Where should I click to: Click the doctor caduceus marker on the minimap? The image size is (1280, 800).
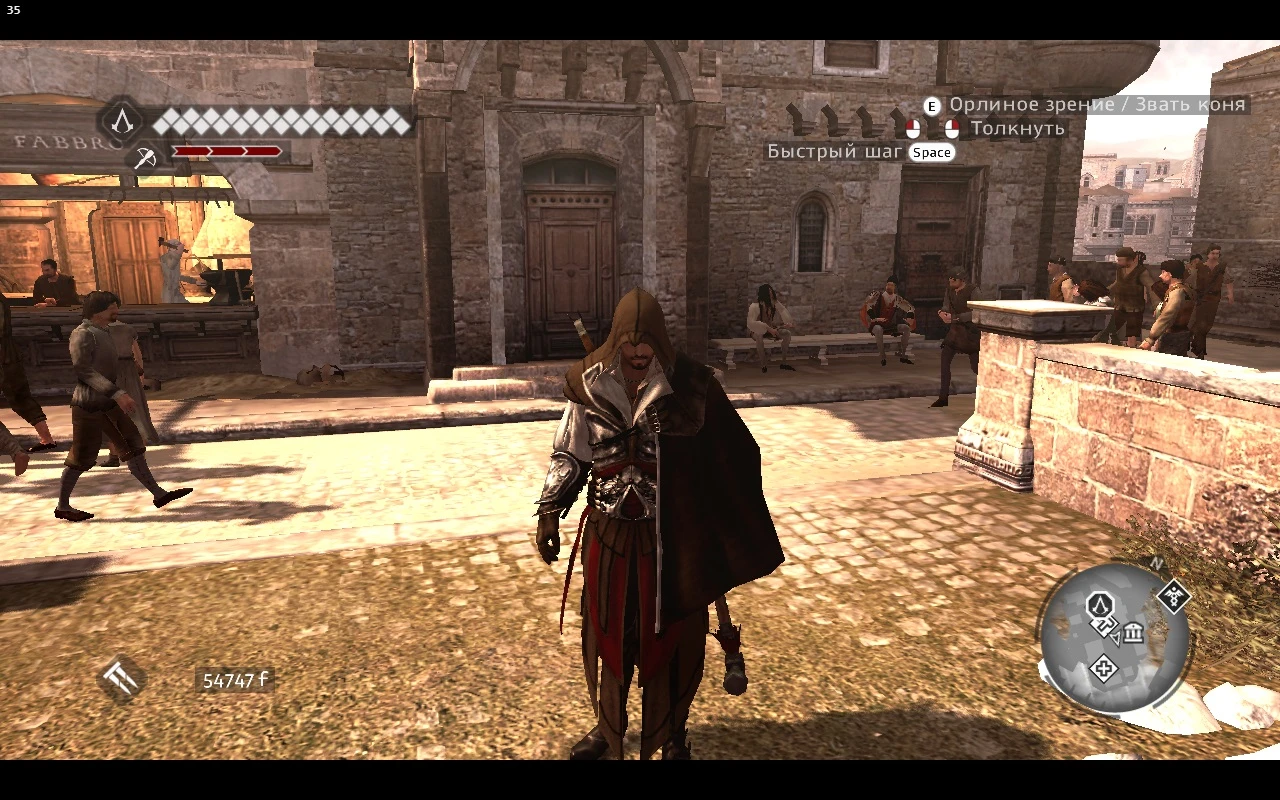coord(1174,597)
